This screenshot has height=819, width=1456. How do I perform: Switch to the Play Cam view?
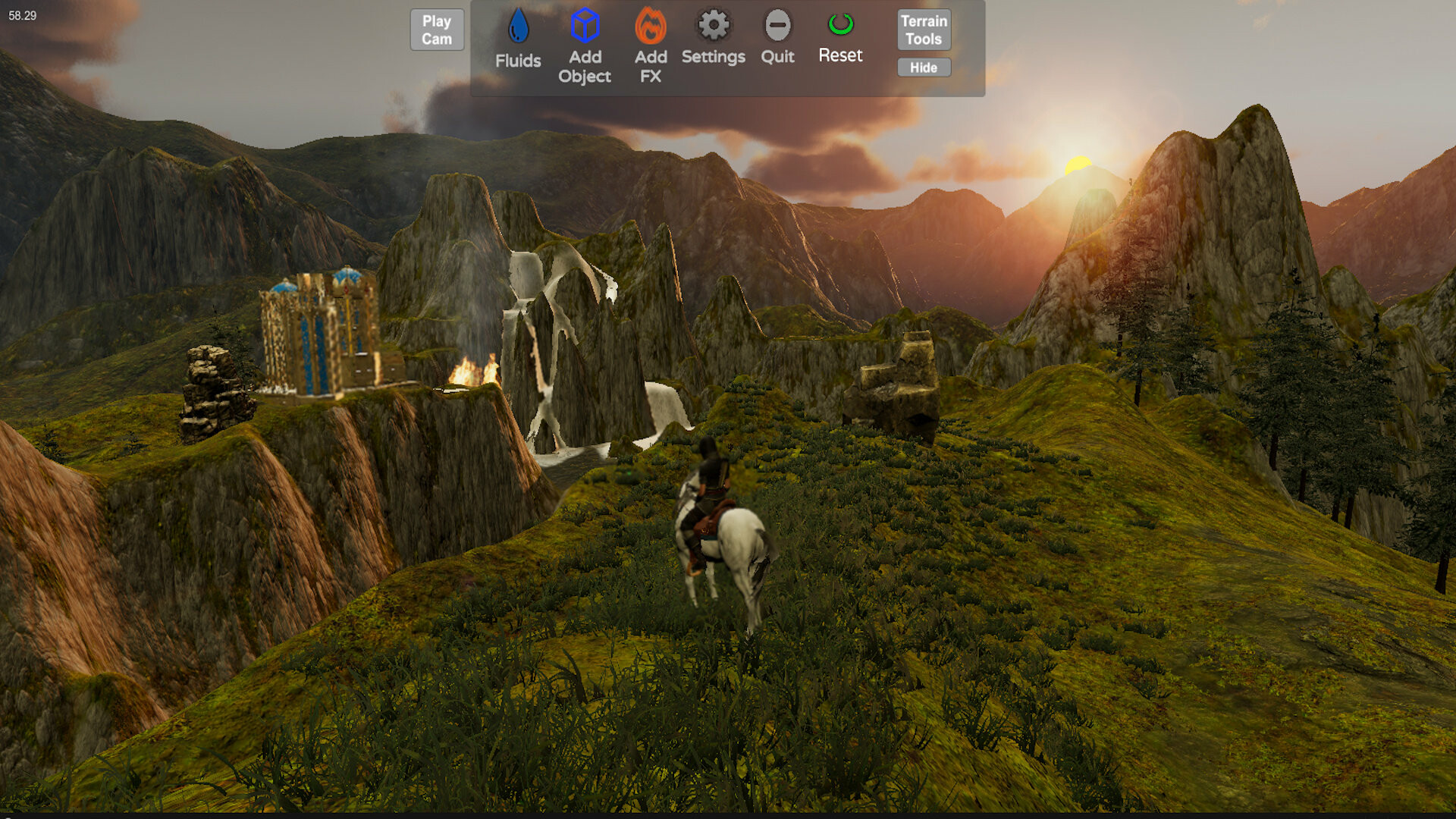[x=436, y=30]
